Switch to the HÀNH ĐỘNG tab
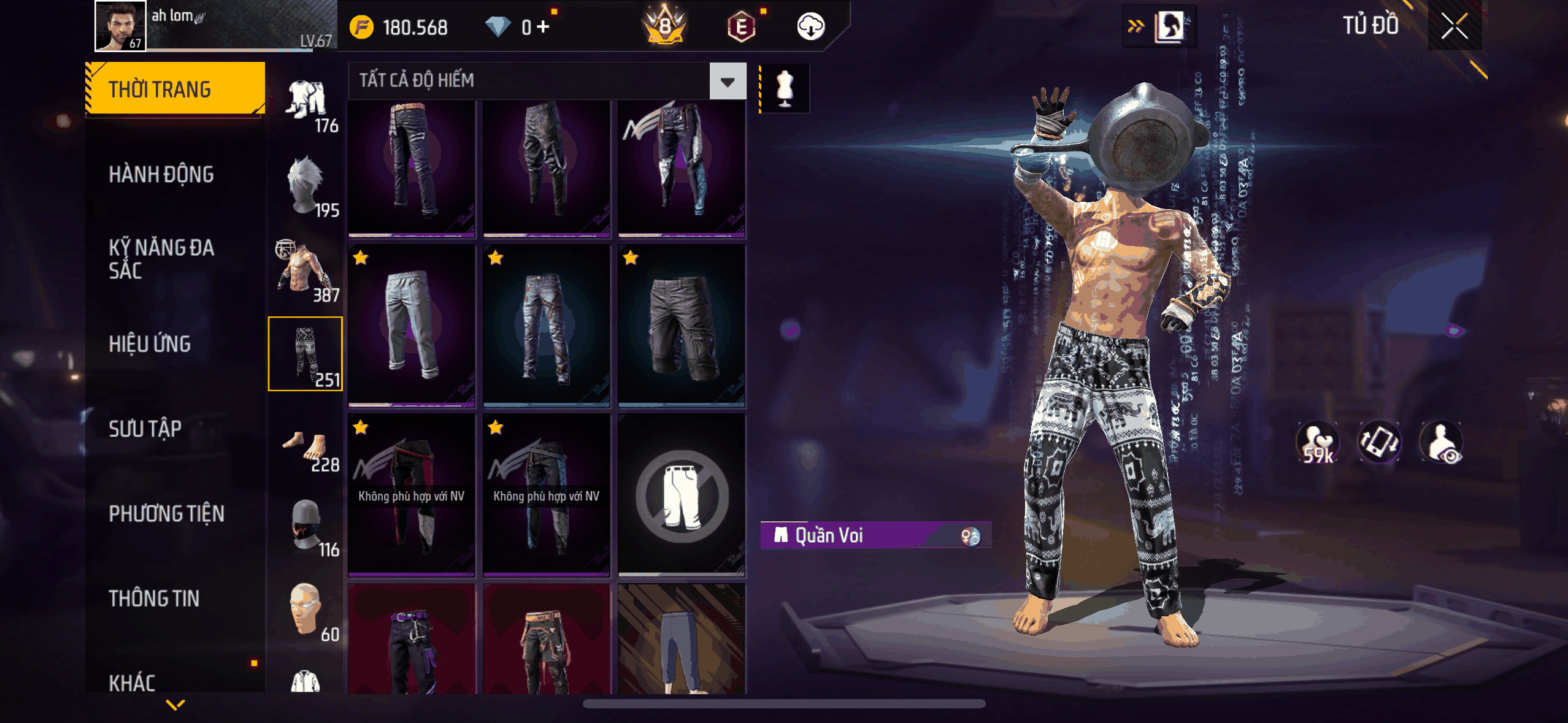This screenshot has width=1568, height=723. pyautogui.click(x=161, y=175)
